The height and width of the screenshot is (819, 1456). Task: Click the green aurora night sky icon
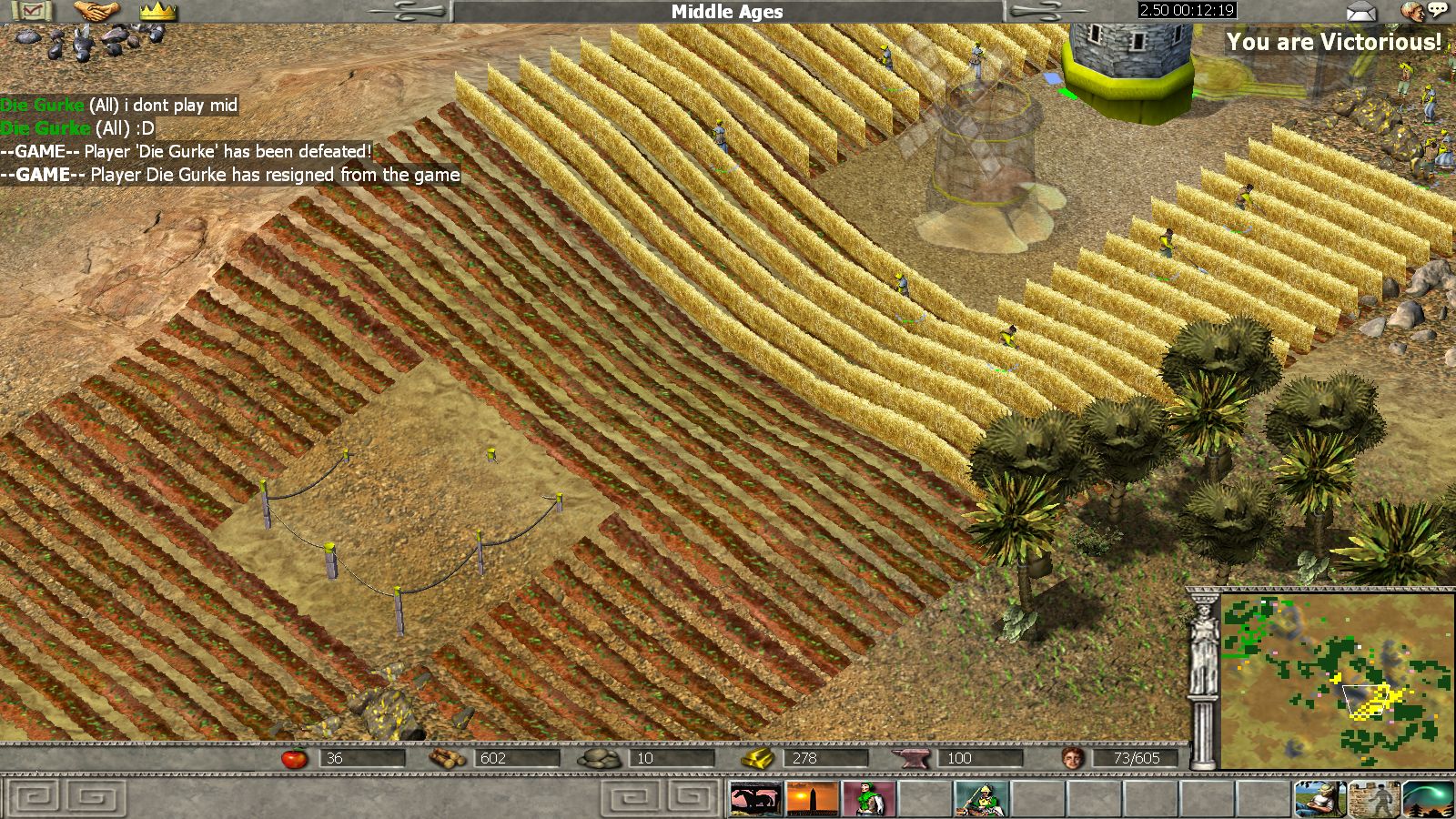pyautogui.click(x=1429, y=799)
